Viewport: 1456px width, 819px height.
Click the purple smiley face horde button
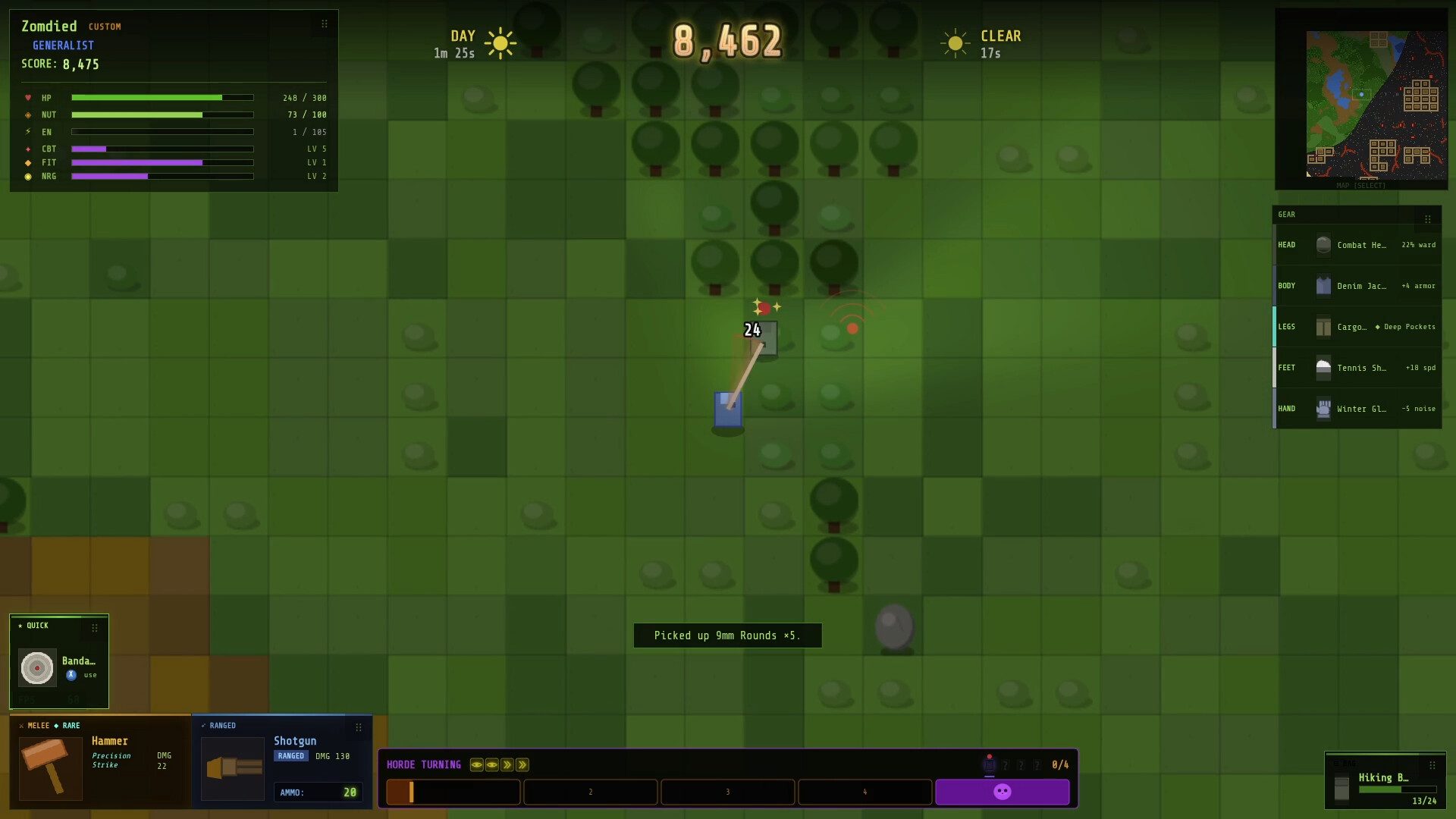coord(1003,792)
